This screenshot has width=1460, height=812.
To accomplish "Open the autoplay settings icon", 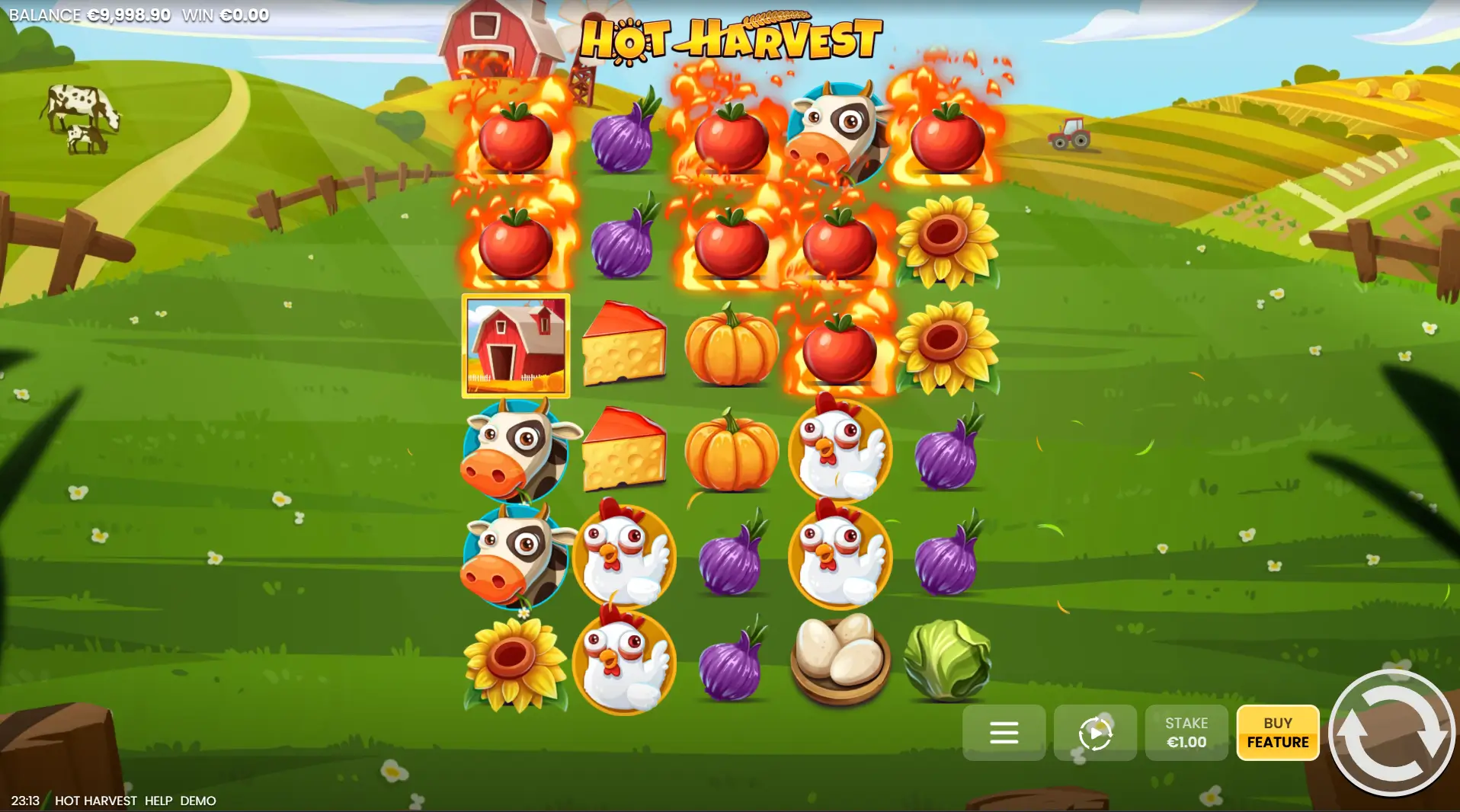I will pos(1095,733).
